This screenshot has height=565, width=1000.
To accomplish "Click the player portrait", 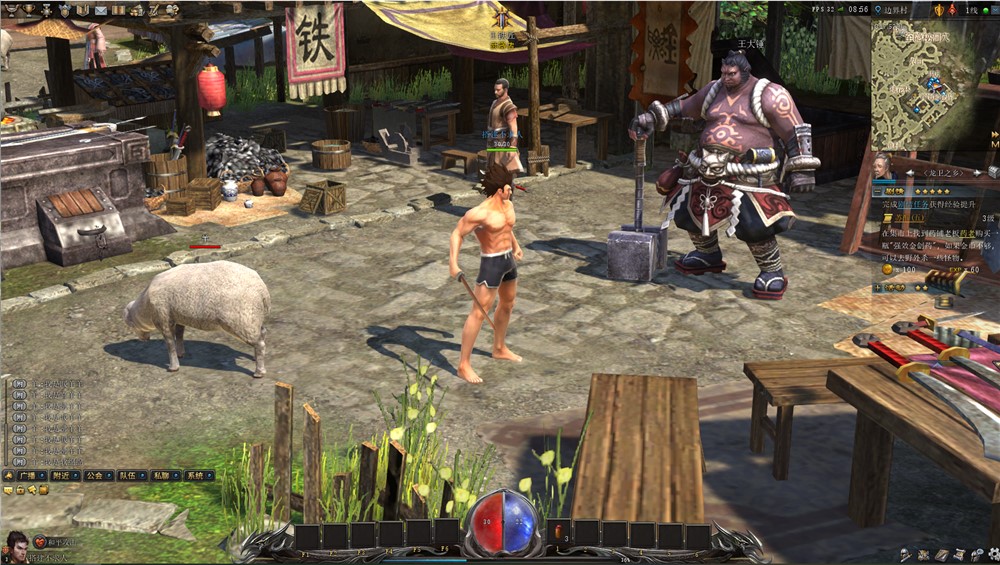I will point(16,546).
